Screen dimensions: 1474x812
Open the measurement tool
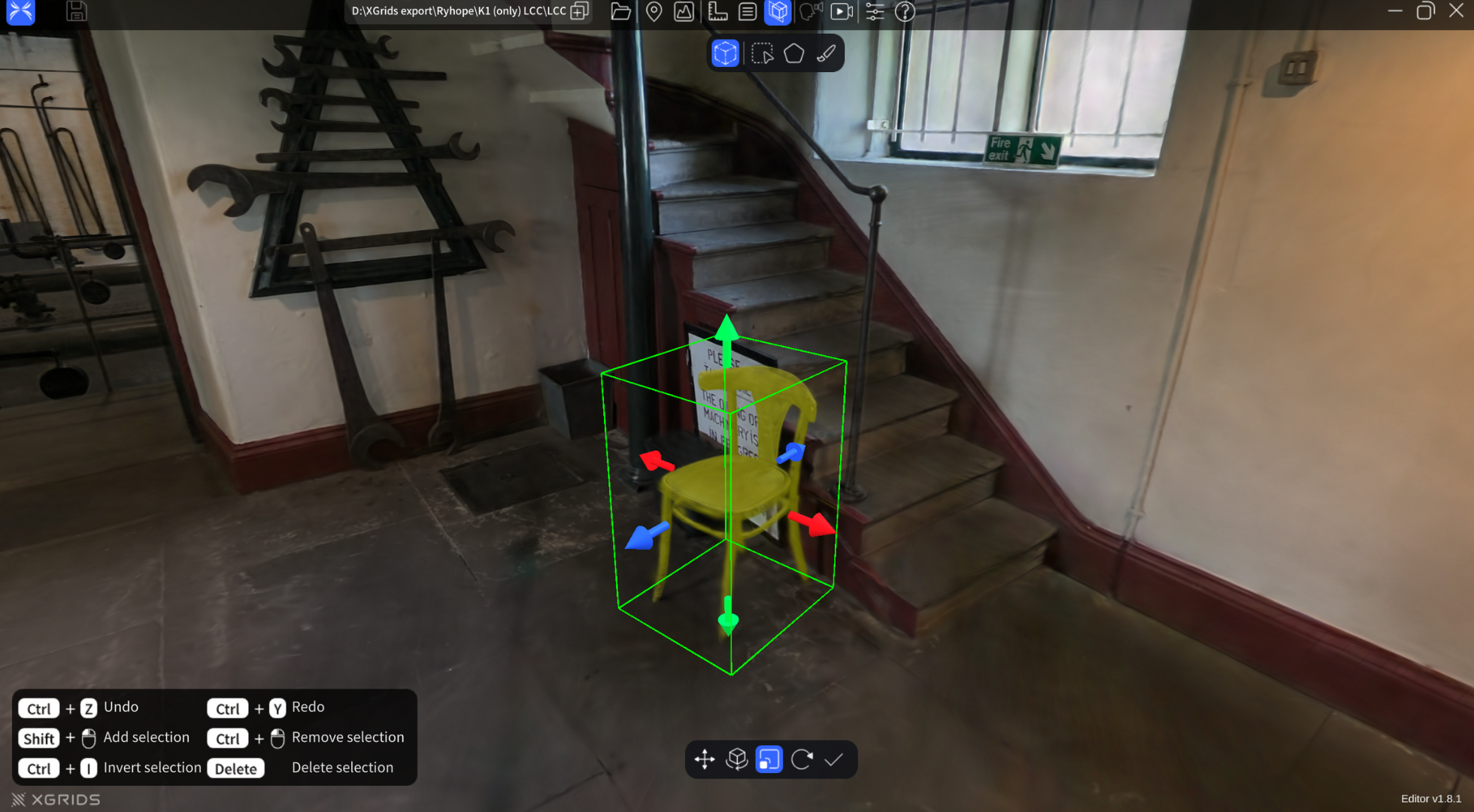pos(716,12)
